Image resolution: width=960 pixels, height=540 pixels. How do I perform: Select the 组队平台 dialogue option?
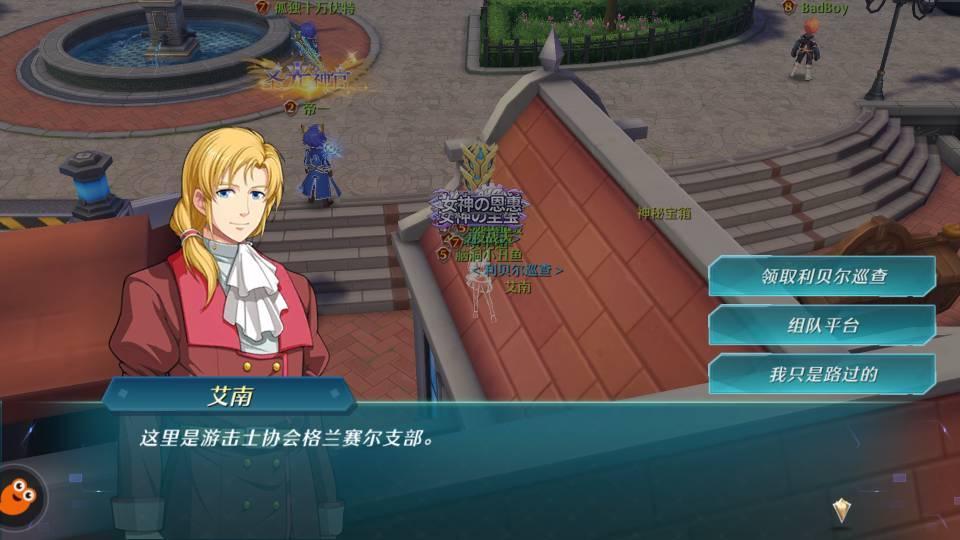click(822, 326)
